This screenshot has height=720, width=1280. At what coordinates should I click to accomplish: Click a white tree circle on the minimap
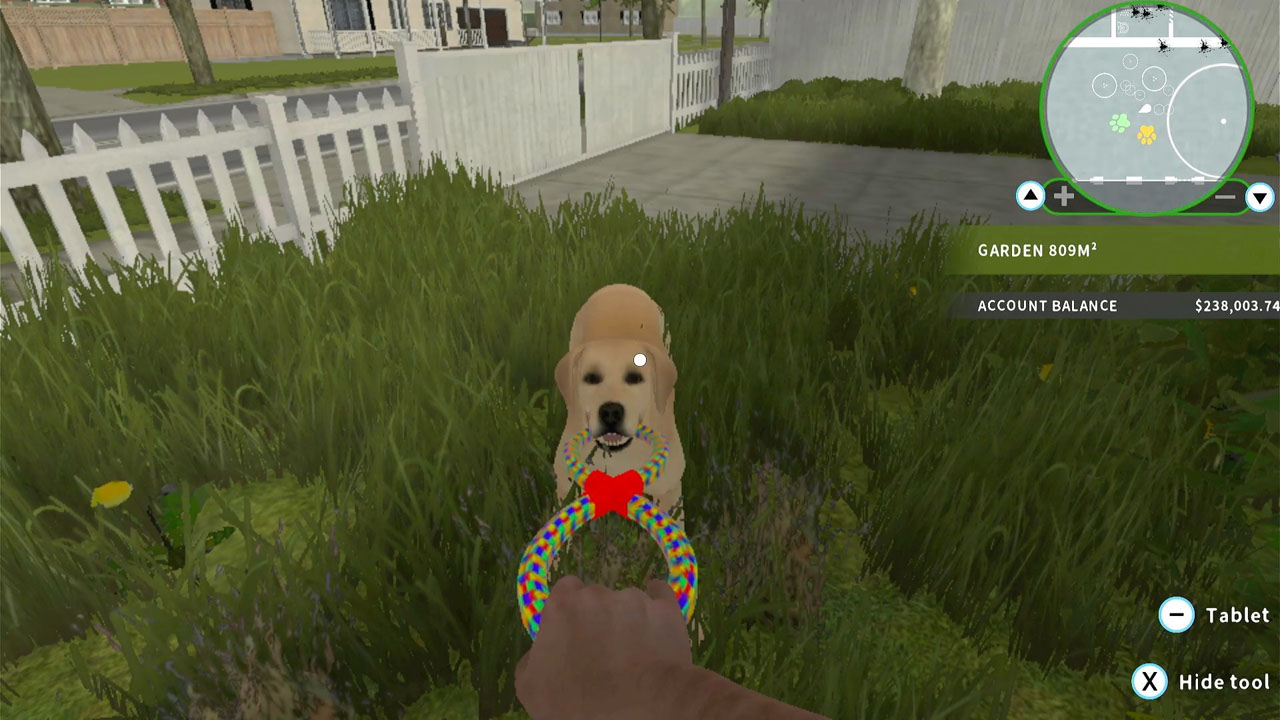(1102, 84)
